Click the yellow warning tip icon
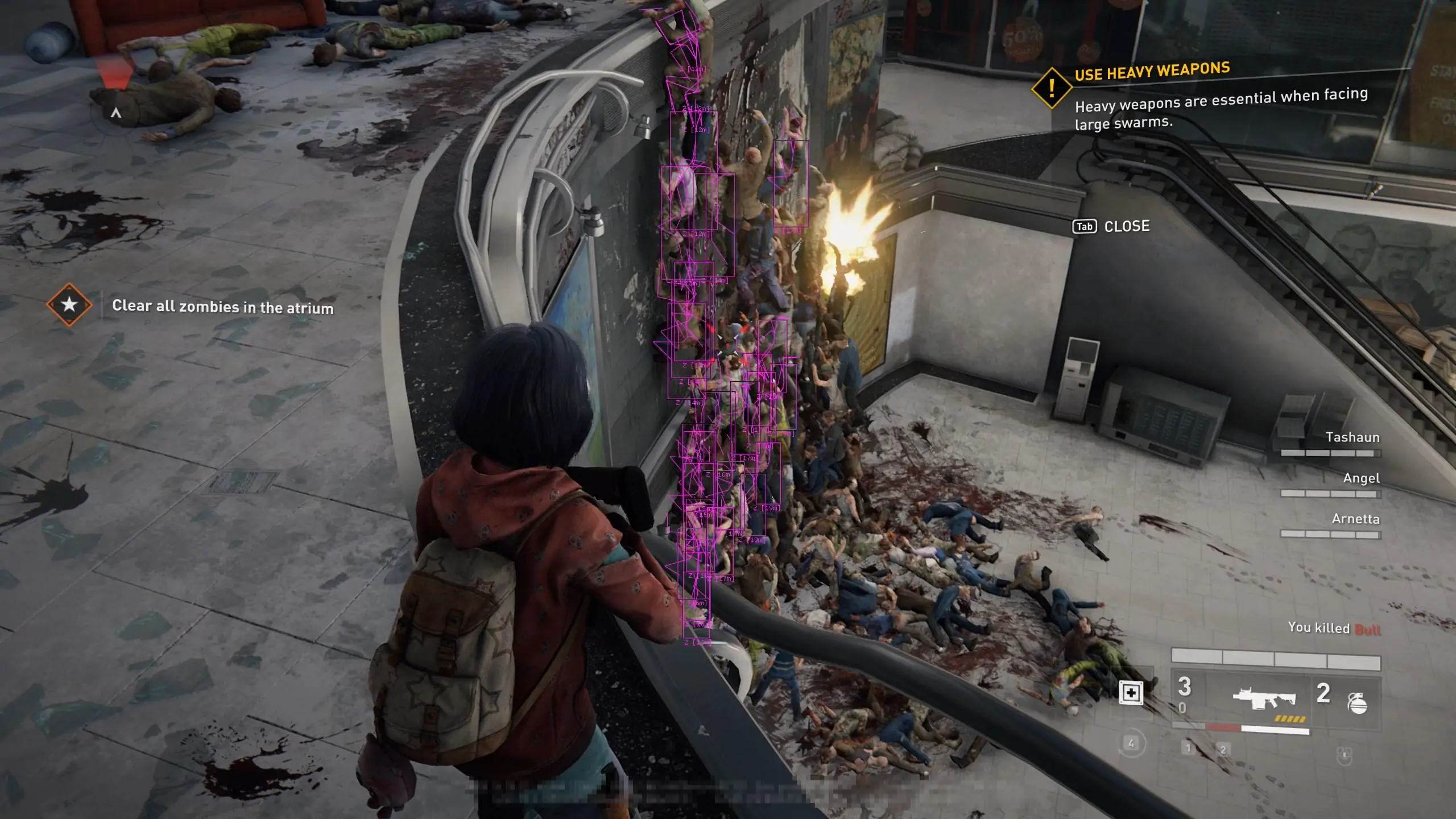 (x=1052, y=88)
